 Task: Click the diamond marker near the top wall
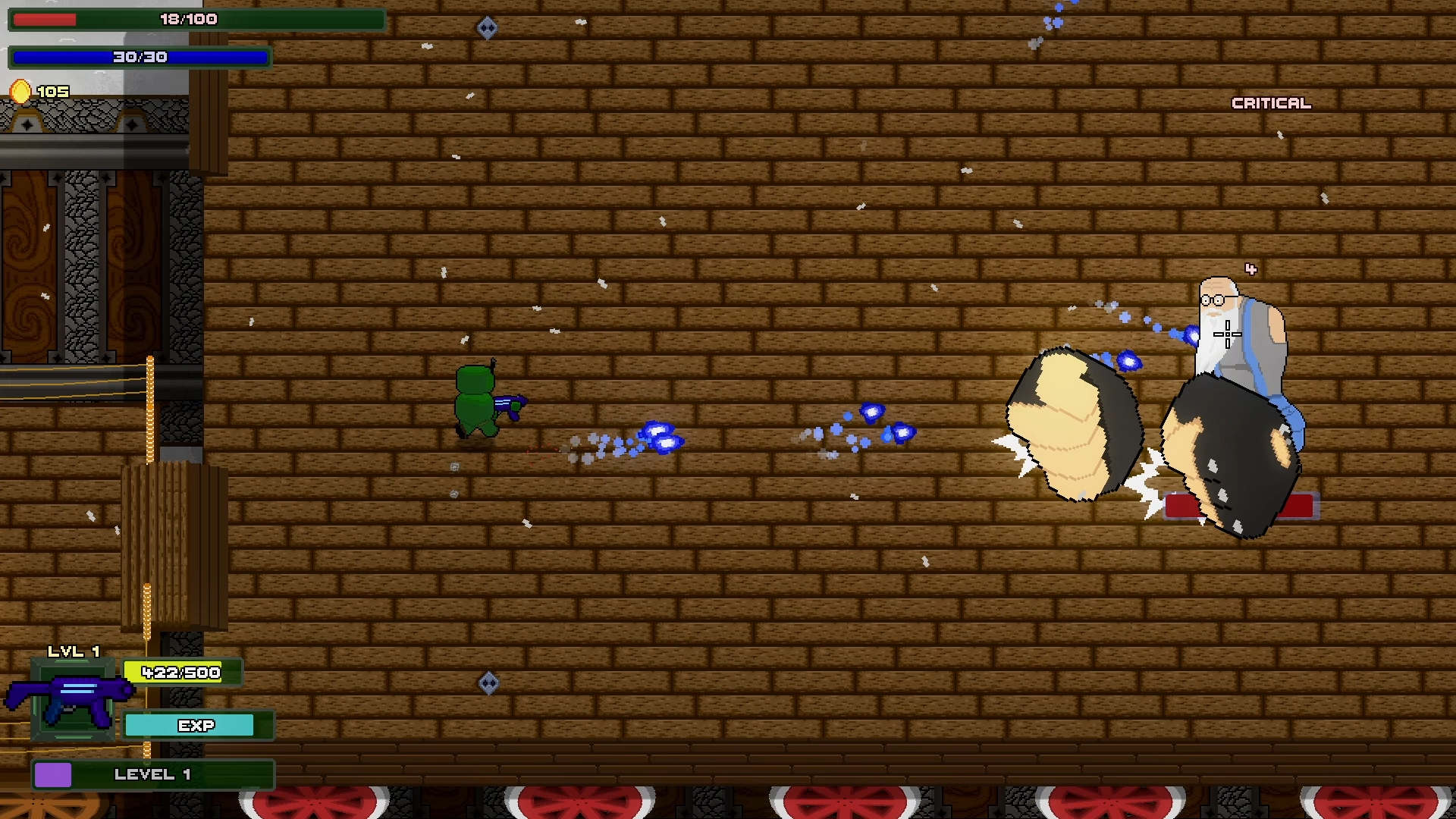click(488, 26)
